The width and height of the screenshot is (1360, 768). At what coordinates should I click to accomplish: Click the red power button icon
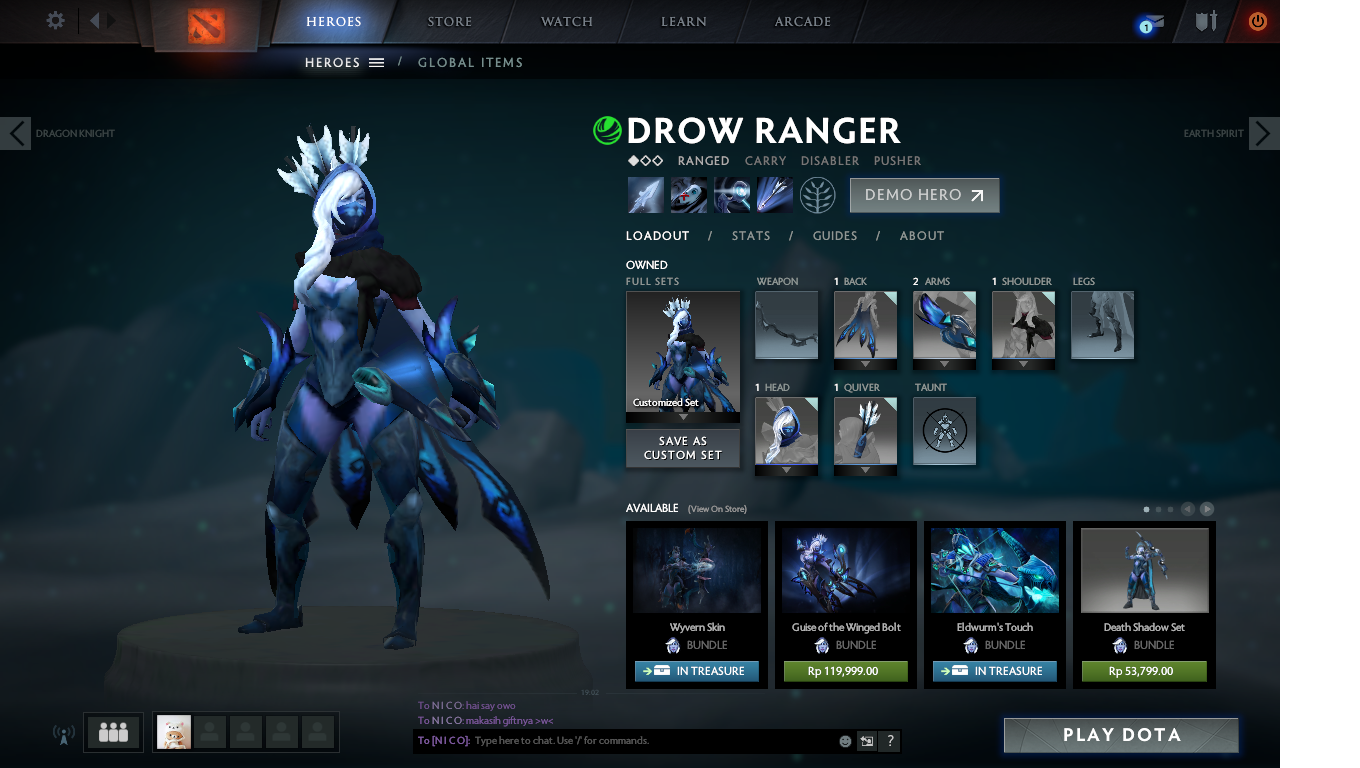pos(1258,20)
